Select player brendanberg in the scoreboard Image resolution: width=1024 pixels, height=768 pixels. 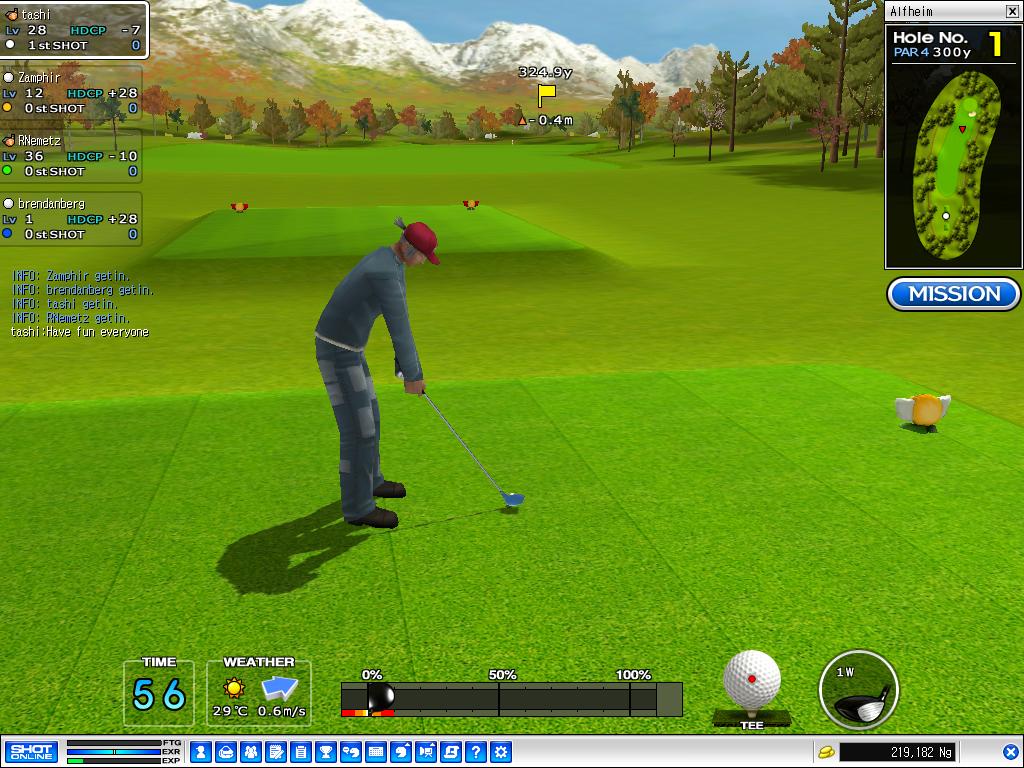click(x=70, y=219)
